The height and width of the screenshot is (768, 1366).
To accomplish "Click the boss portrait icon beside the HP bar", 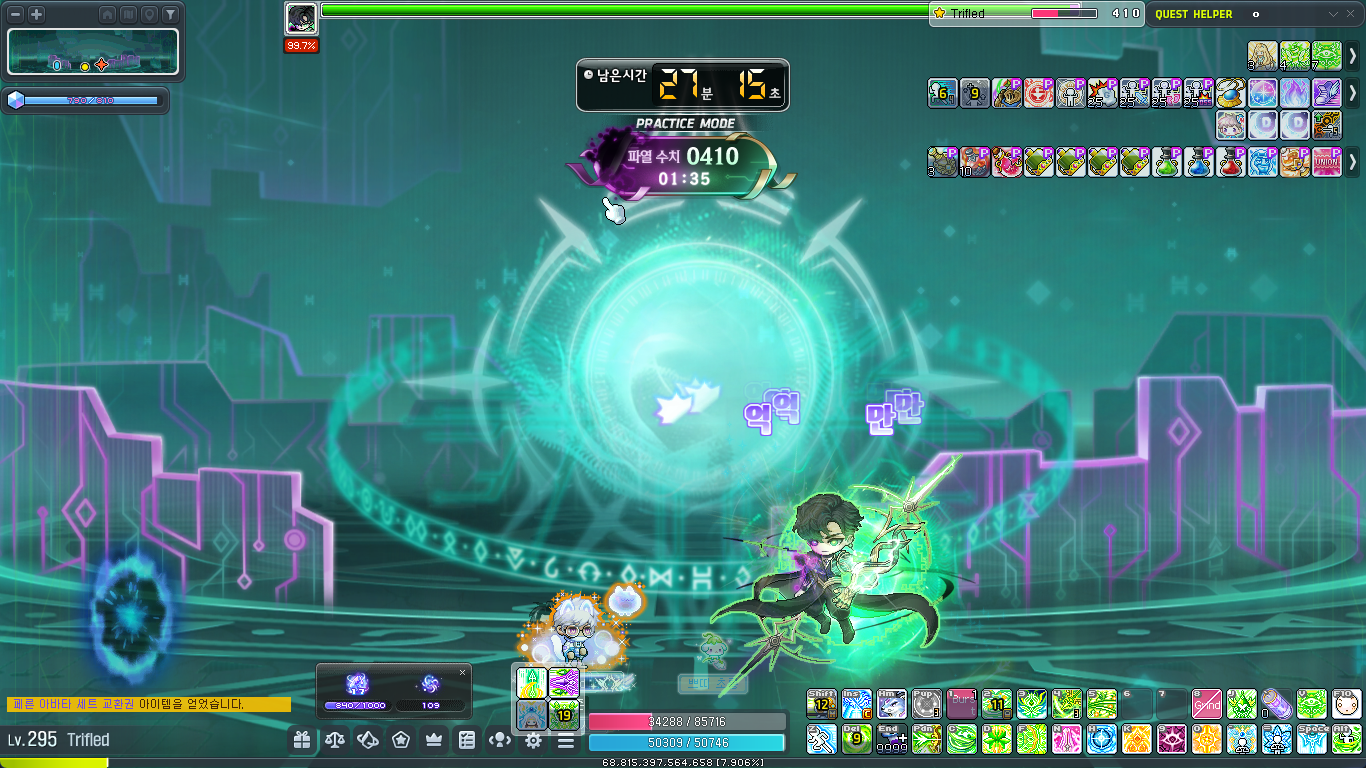I will click(x=301, y=18).
